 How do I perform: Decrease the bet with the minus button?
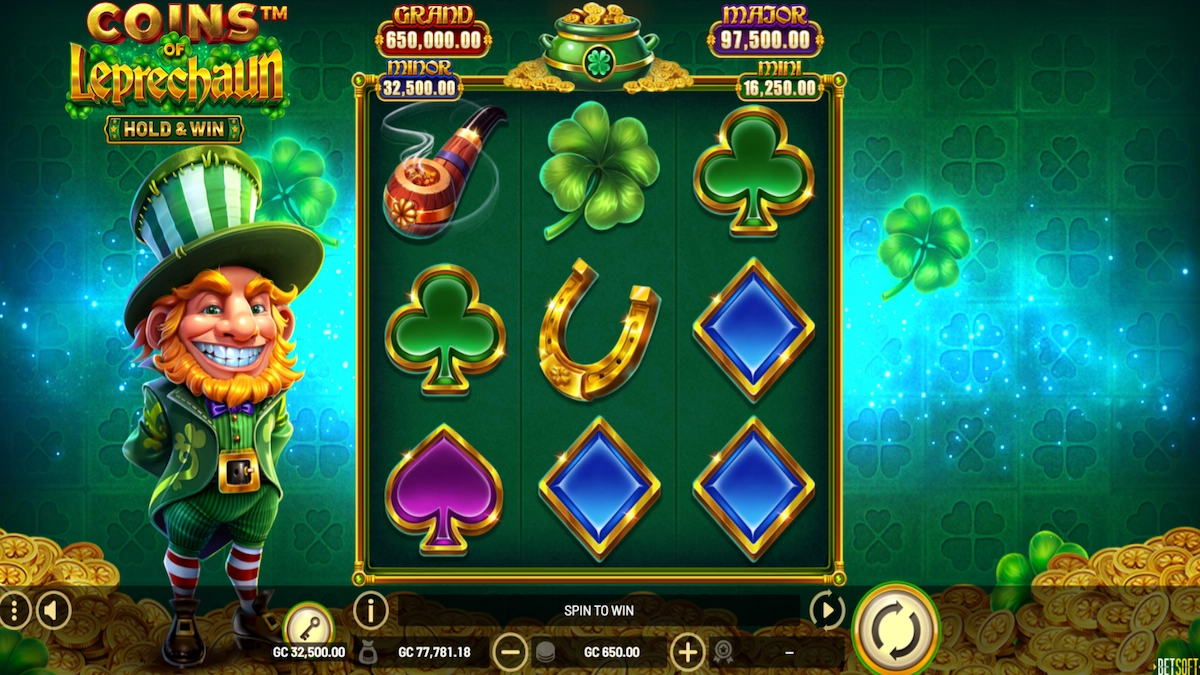510,653
